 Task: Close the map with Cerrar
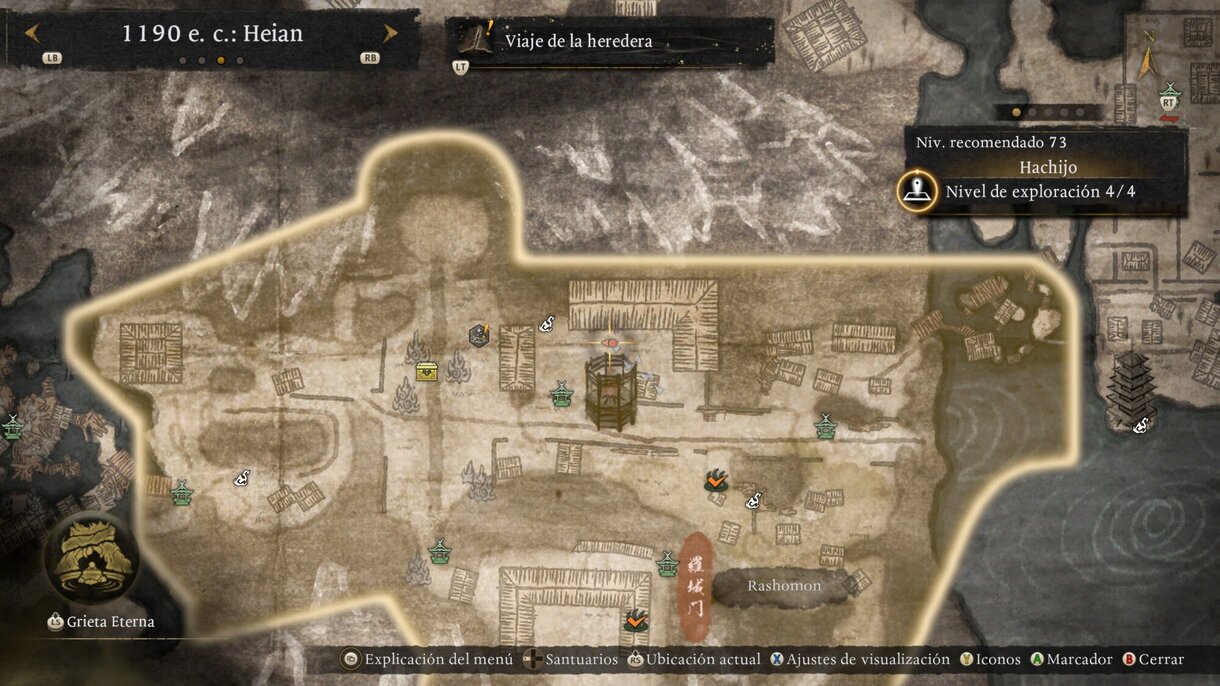[1154, 660]
